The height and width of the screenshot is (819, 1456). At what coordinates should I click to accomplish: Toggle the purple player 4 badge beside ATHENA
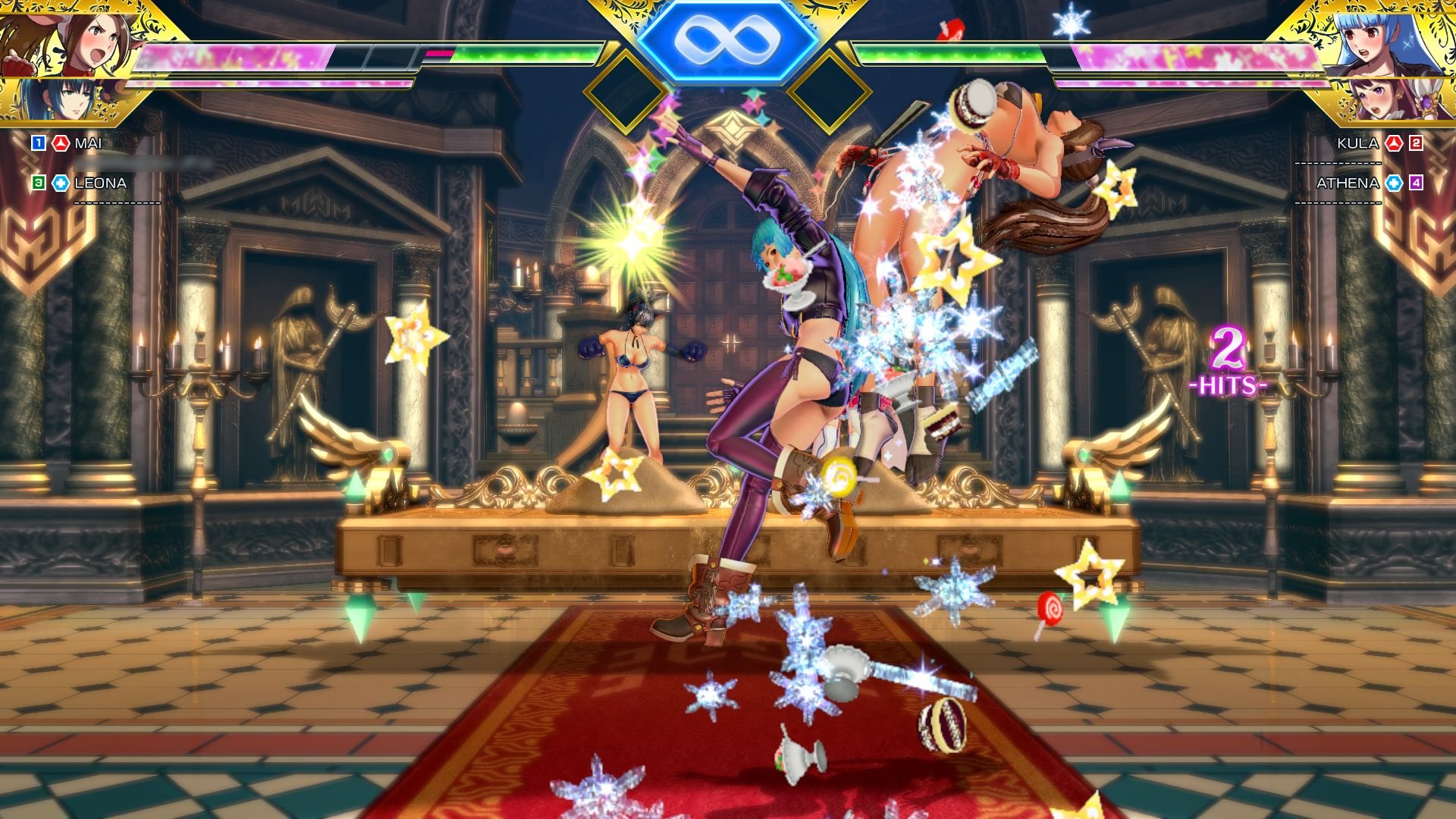pyautogui.click(x=1416, y=184)
